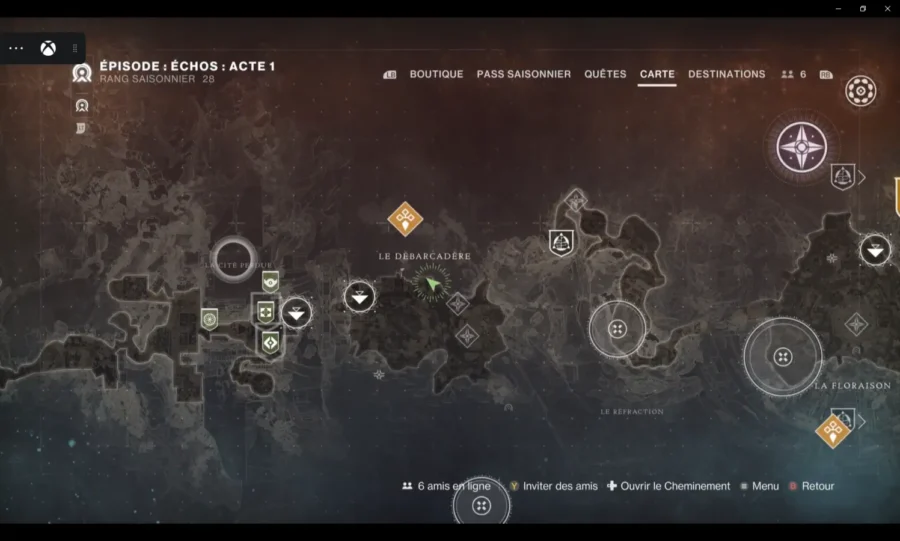Choose the circled four-dot activity near La Réfraction
The image size is (900, 541).
(x=617, y=329)
